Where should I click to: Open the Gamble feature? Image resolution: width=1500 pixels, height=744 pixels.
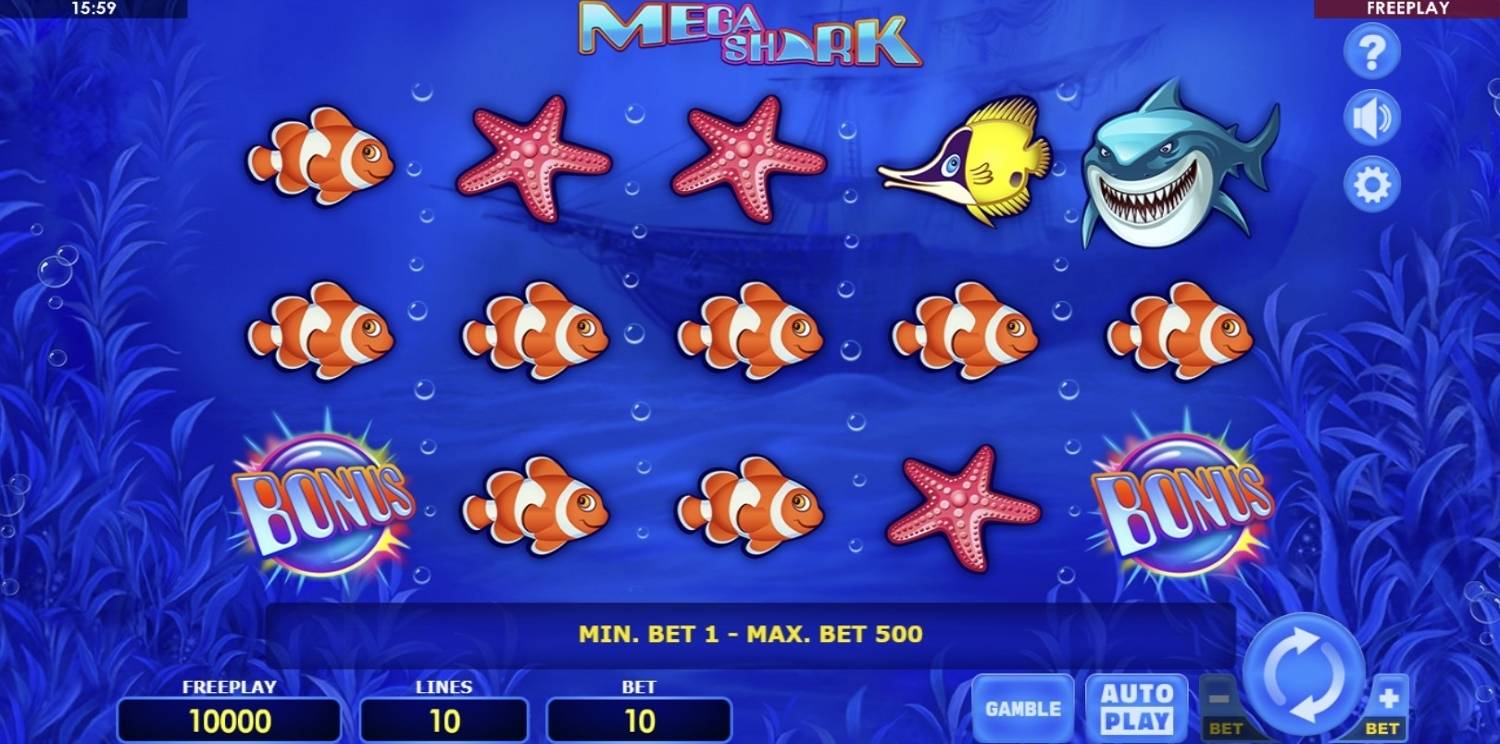[x=1023, y=708]
